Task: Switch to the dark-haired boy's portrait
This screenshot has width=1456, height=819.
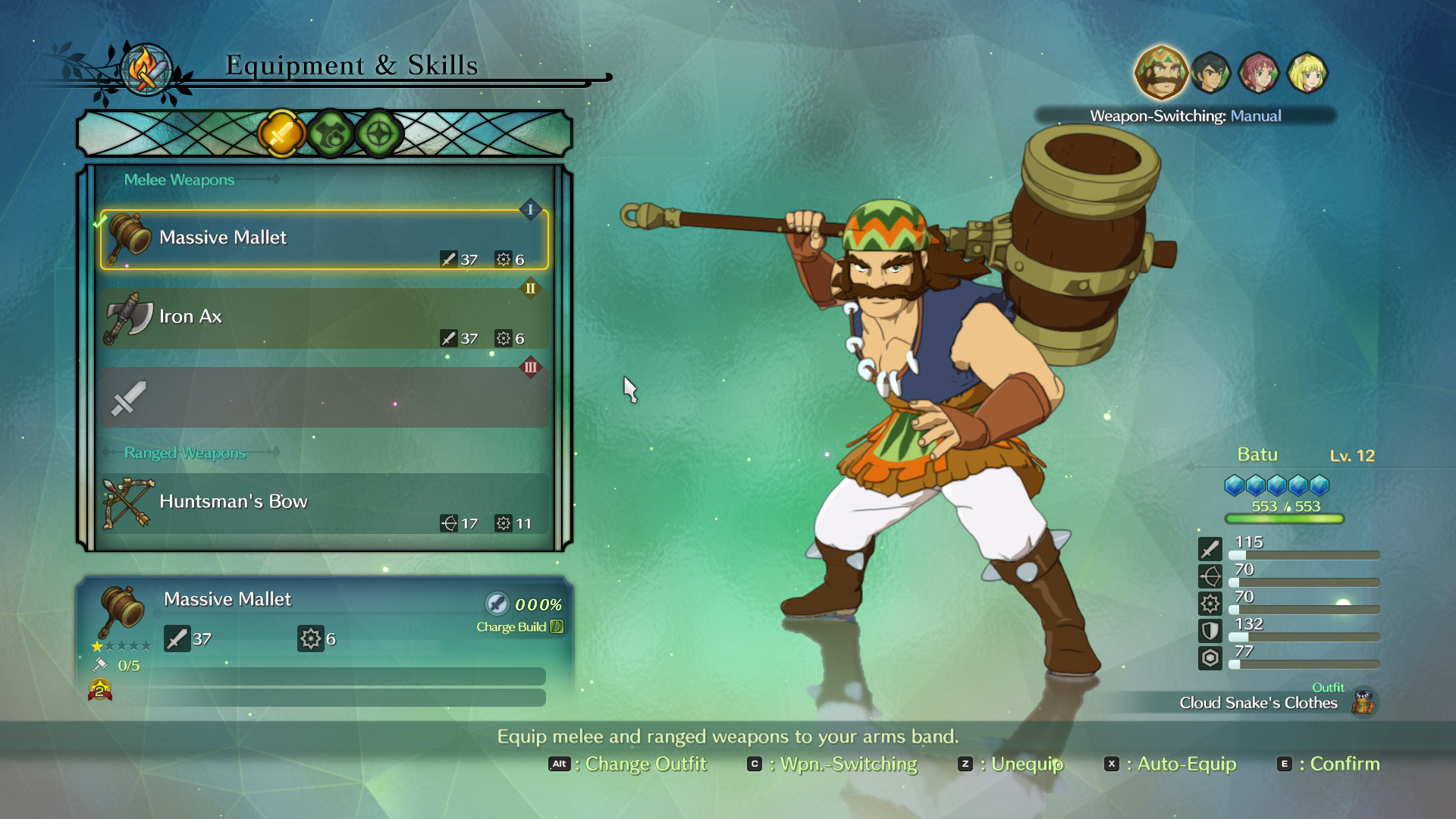Action: (x=1210, y=73)
